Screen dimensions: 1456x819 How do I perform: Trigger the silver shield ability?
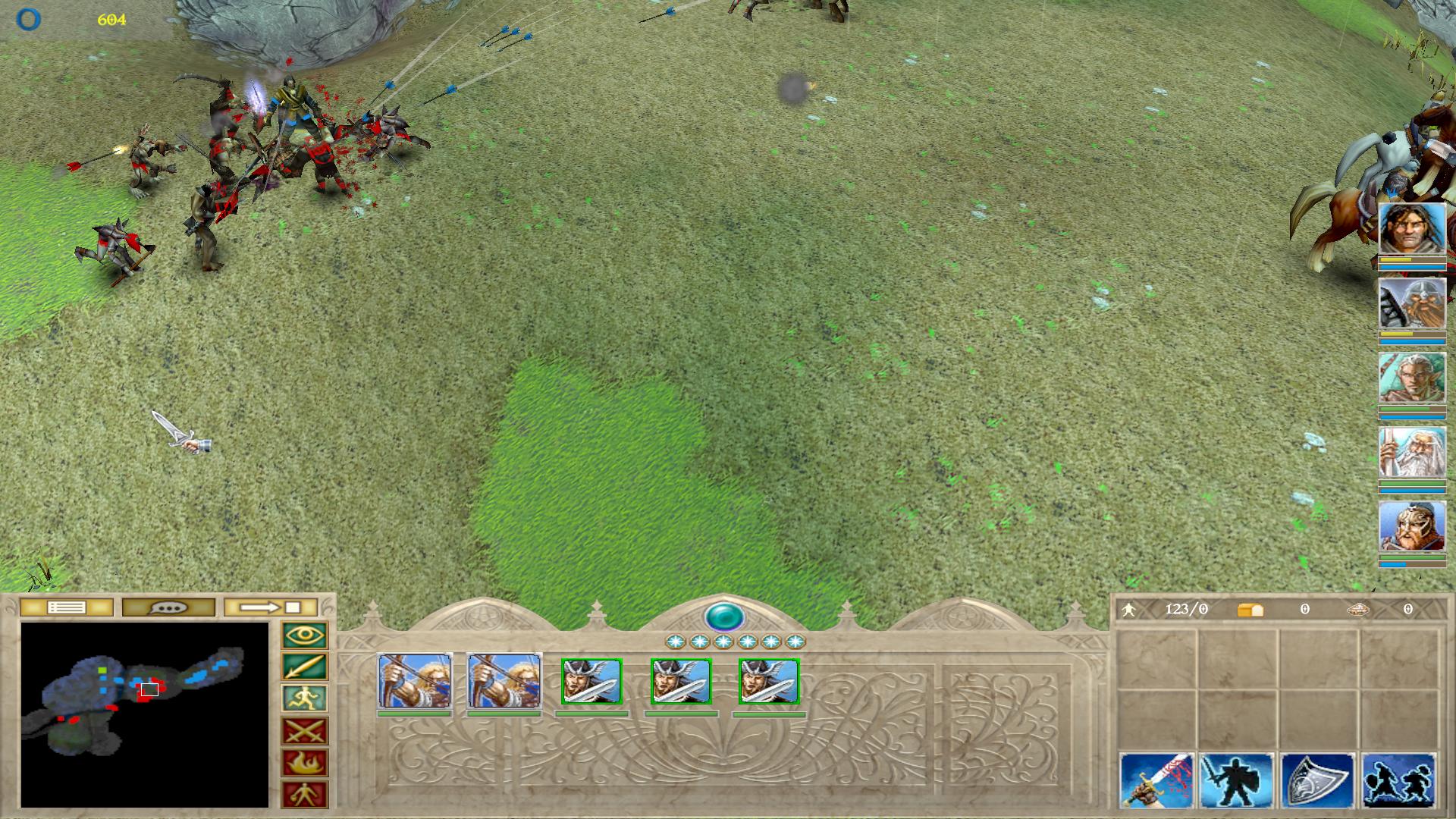[1318, 780]
